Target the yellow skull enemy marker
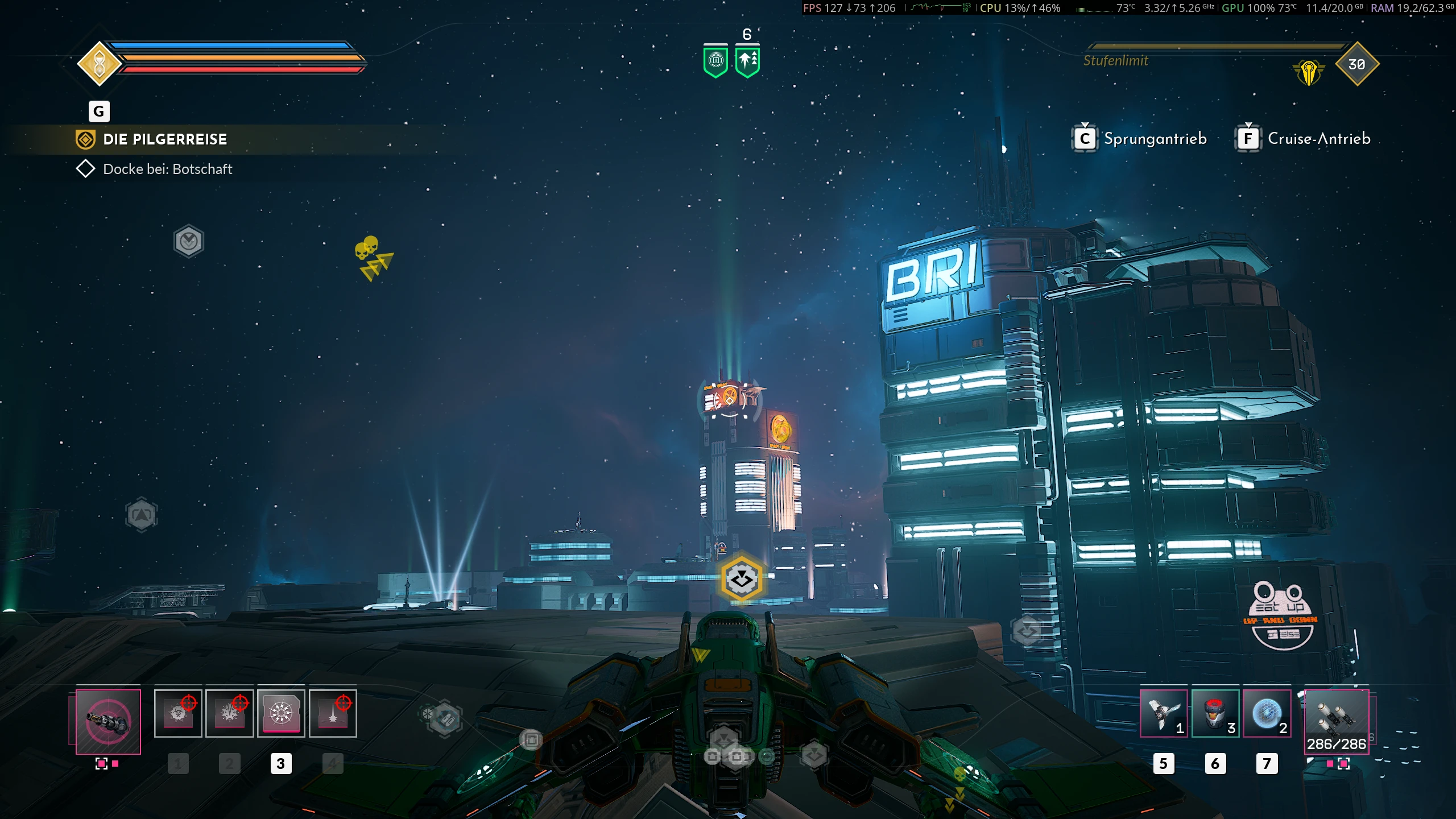Image resolution: width=1456 pixels, height=819 pixels. (367, 249)
